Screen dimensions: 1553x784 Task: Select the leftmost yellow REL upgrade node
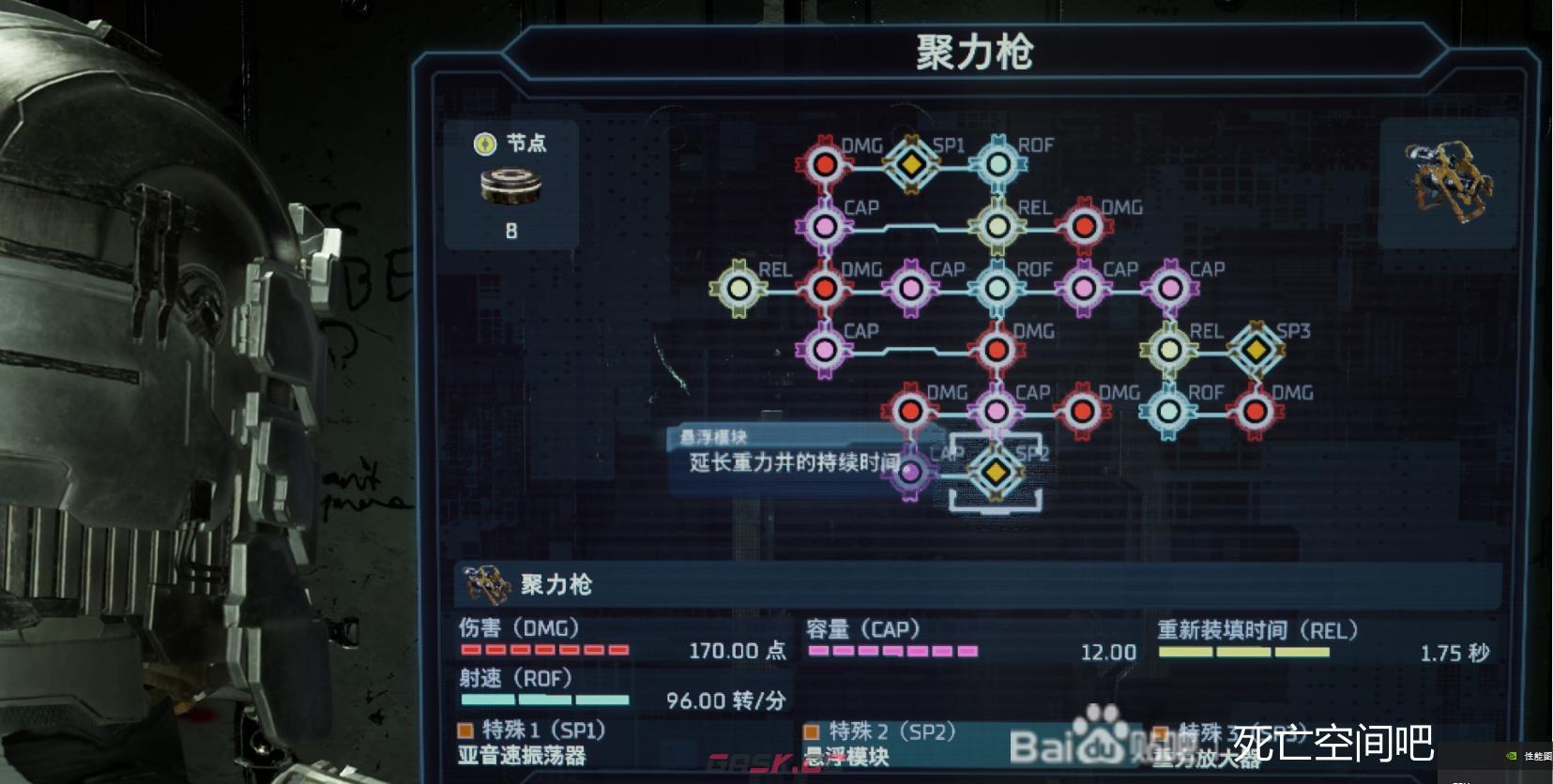pyautogui.click(x=738, y=288)
